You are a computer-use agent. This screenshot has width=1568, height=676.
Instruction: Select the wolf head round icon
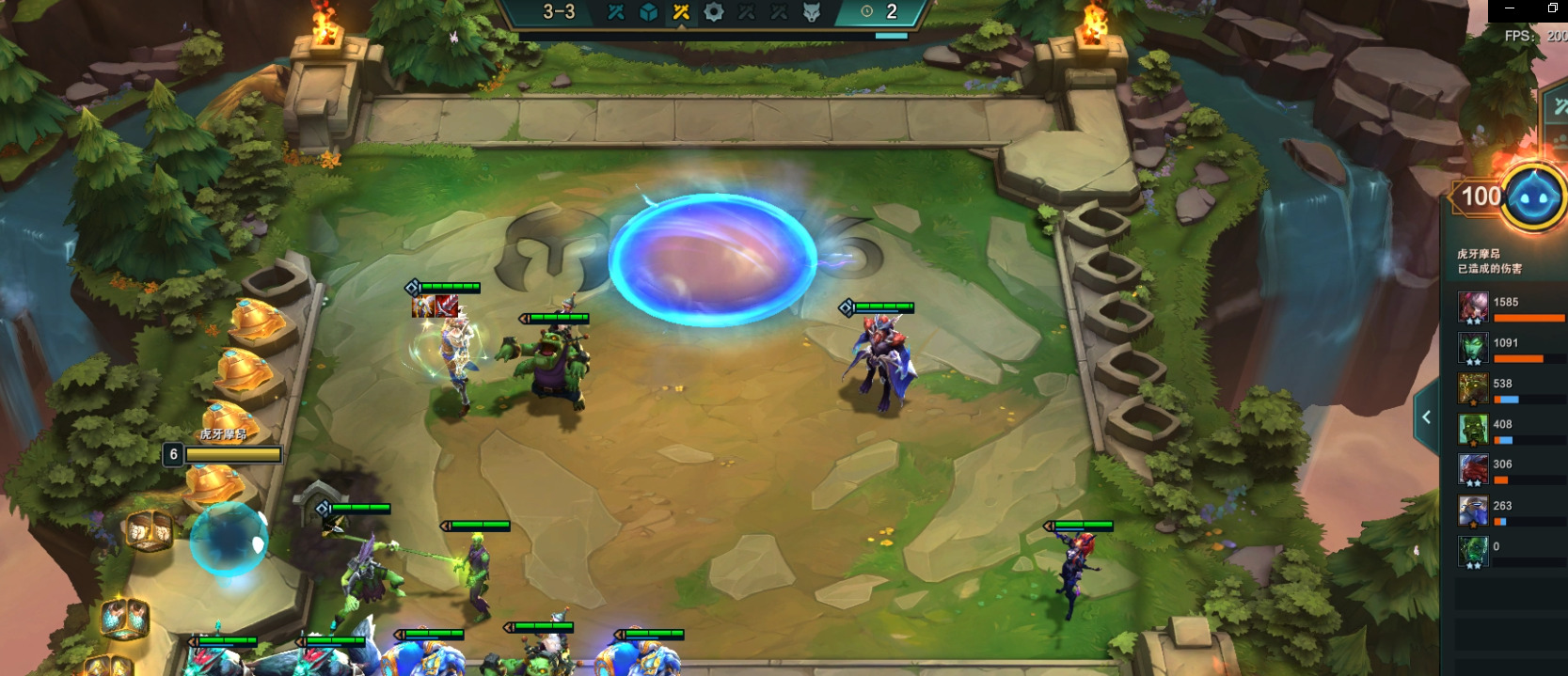tap(812, 12)
